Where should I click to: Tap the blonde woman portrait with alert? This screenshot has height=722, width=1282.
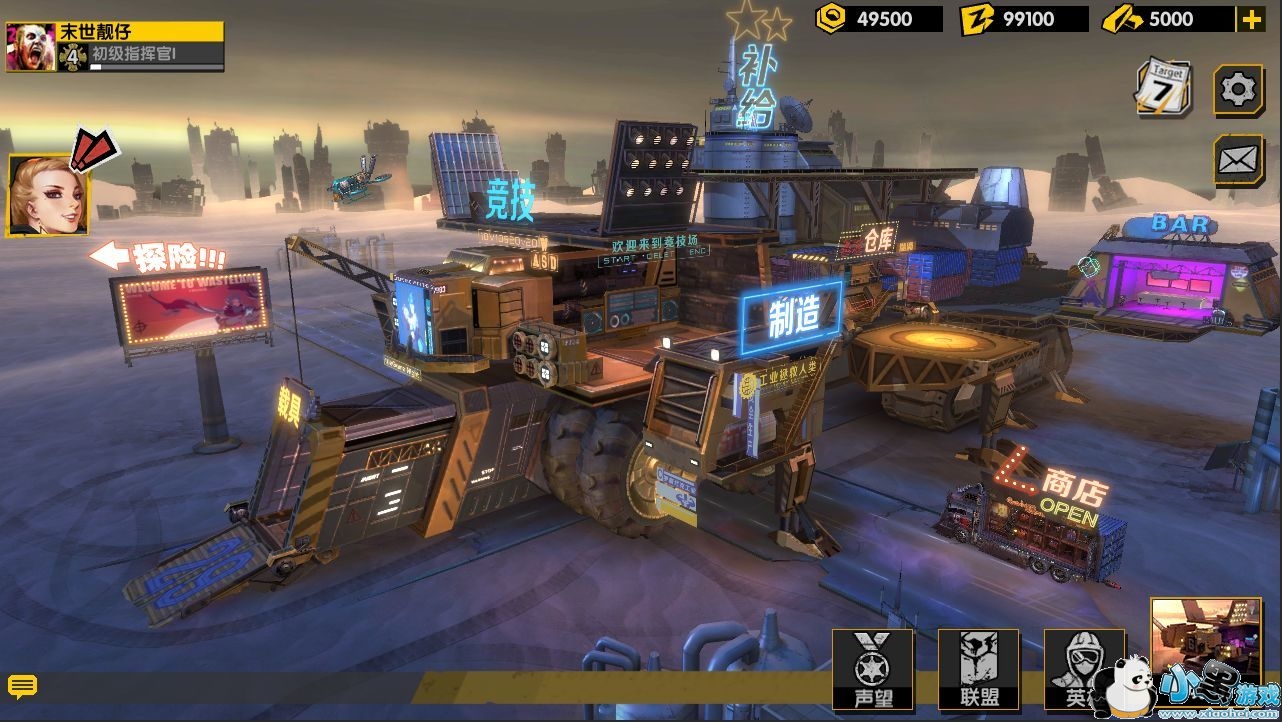tap(48, 195)
